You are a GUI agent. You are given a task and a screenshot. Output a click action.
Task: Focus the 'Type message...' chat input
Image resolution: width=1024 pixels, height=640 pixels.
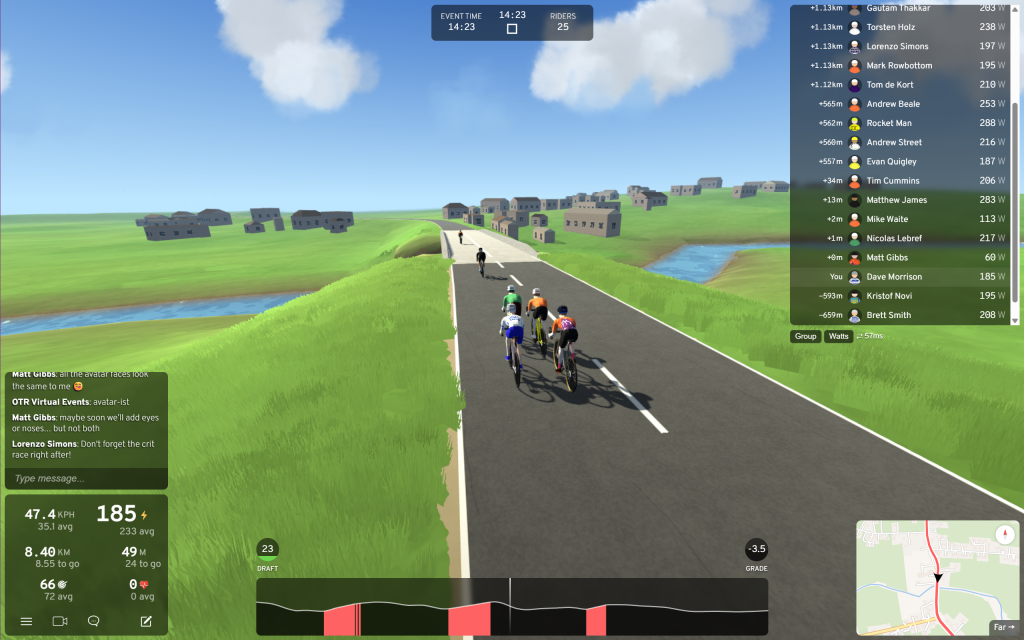tap(85, 478)
